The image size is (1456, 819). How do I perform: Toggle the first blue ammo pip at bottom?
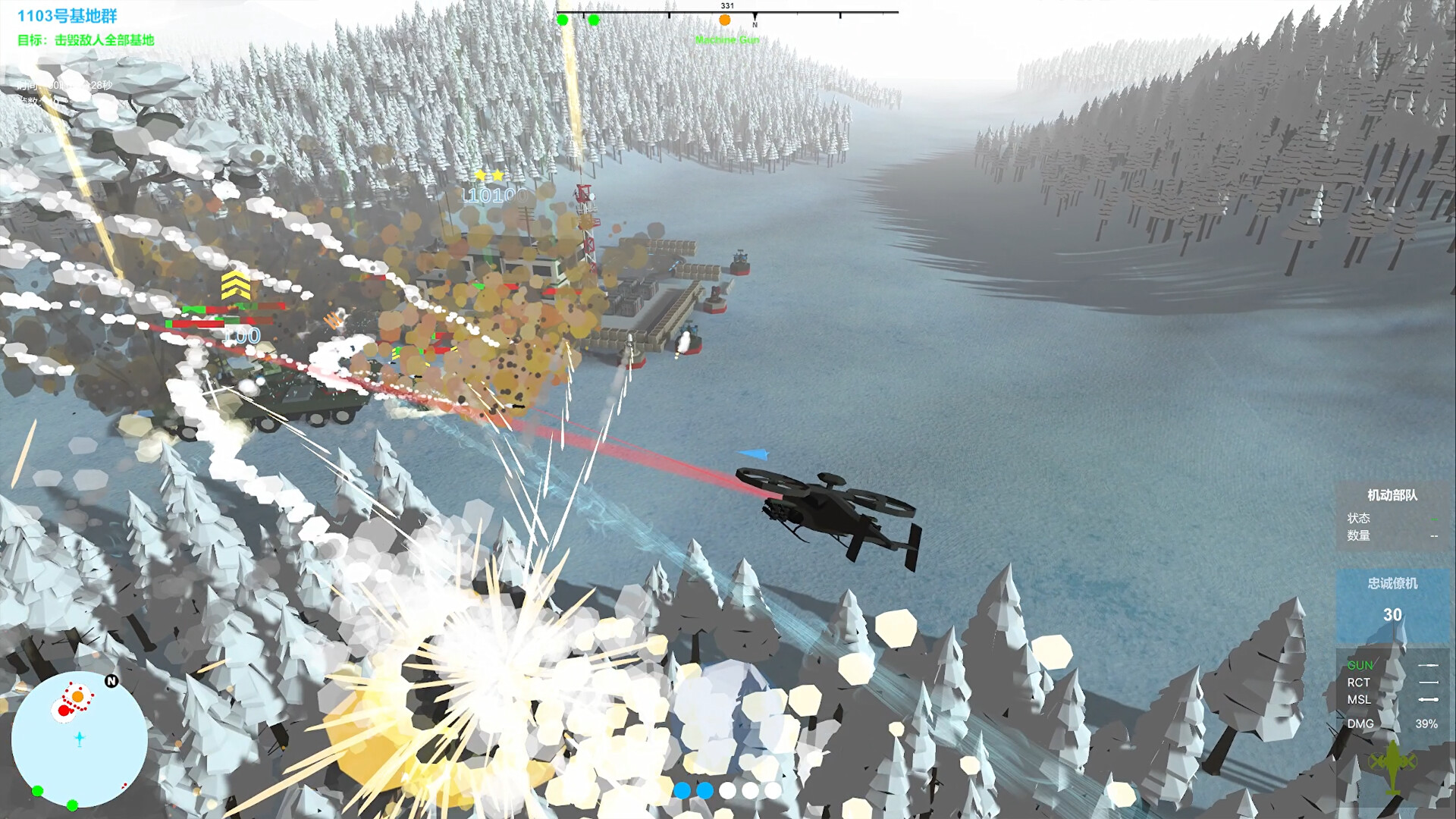tap(682, 790)
